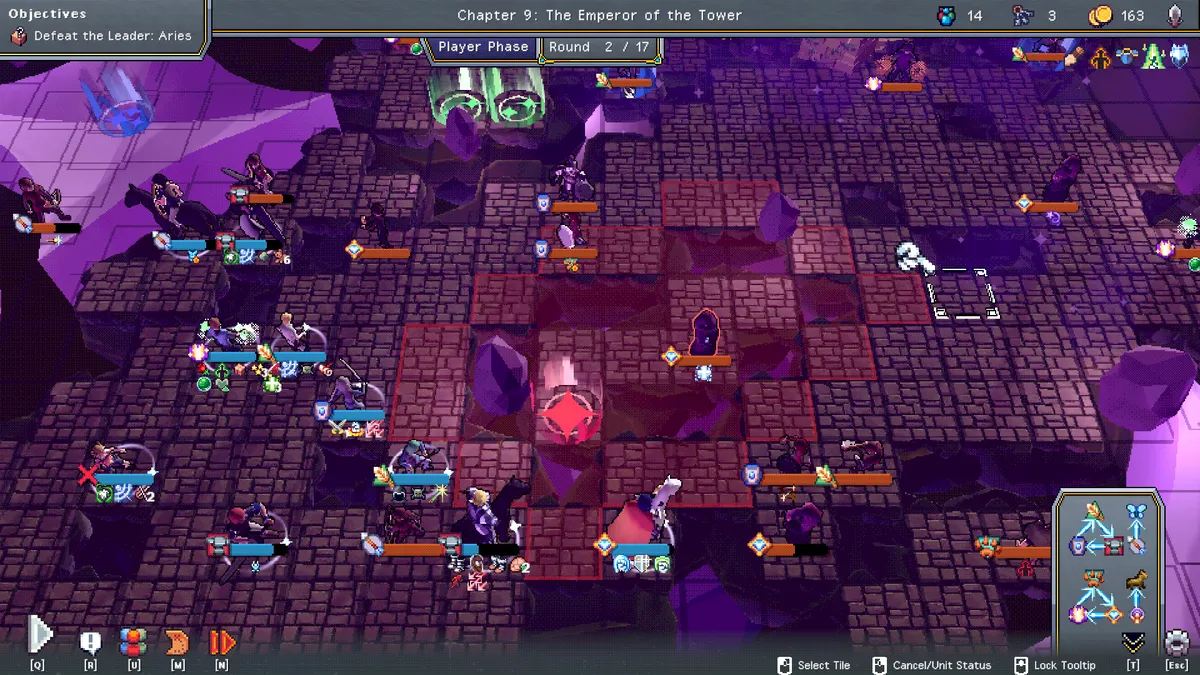
Task: Select the gold coins icon
Action: 1100,15
